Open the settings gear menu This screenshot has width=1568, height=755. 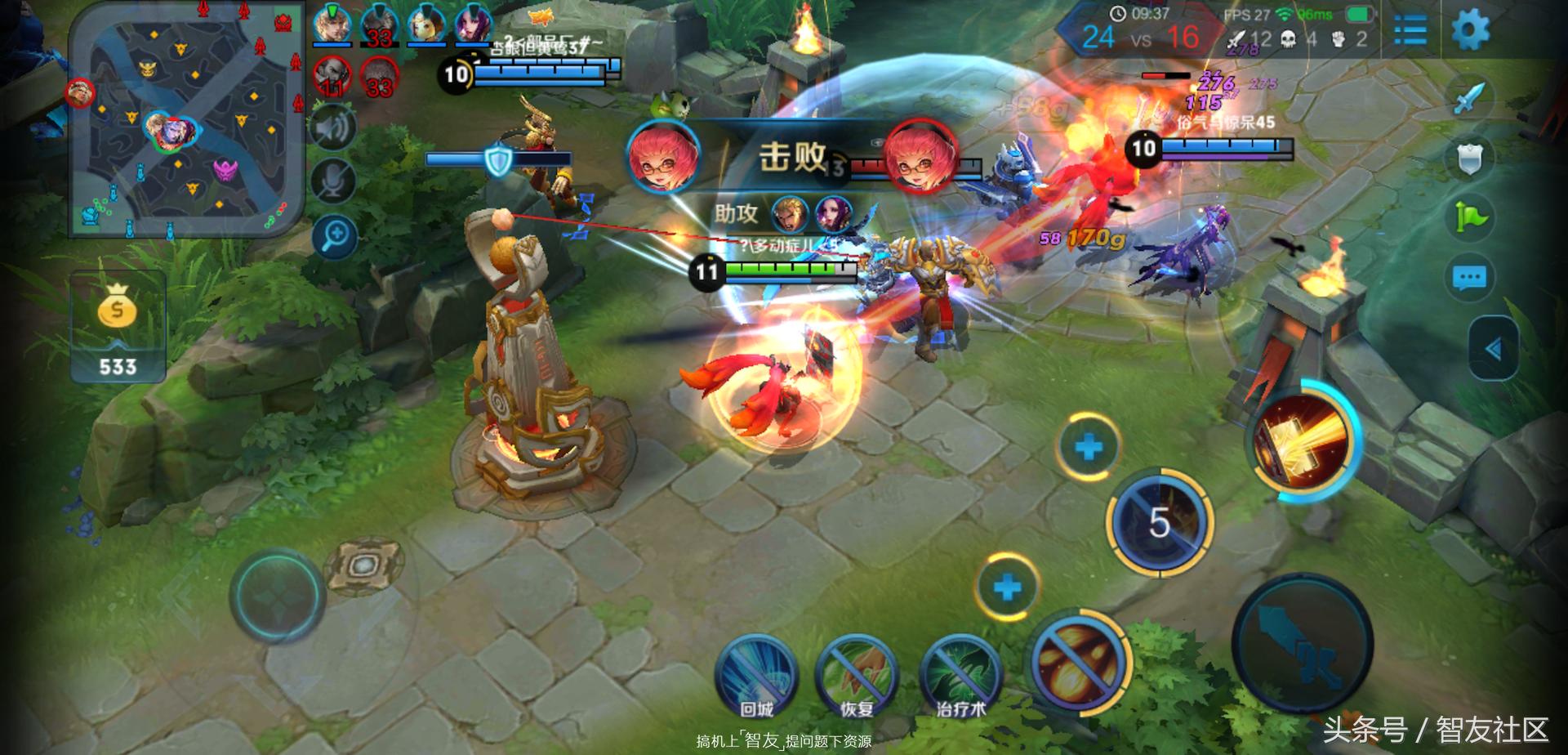click(x=1470, y=30)
